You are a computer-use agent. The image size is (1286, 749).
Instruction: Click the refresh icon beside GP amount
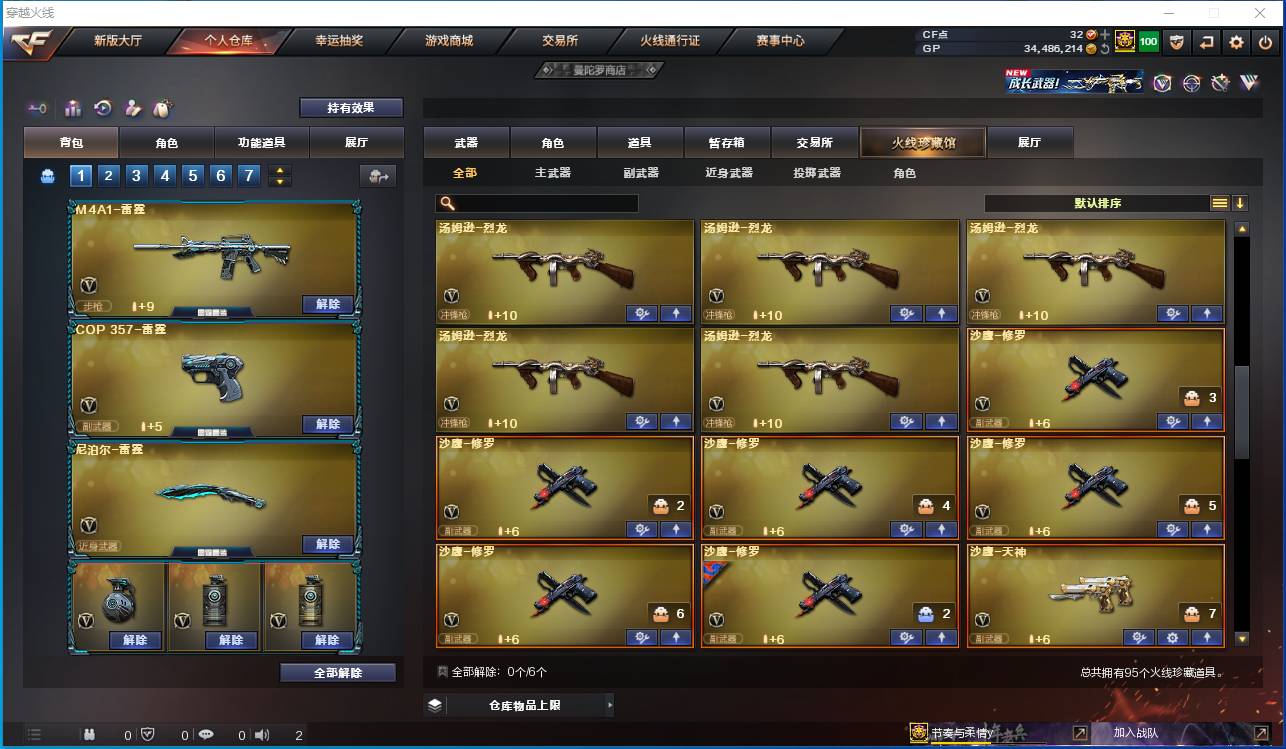pyautogui.click(x=1104, y=46)
